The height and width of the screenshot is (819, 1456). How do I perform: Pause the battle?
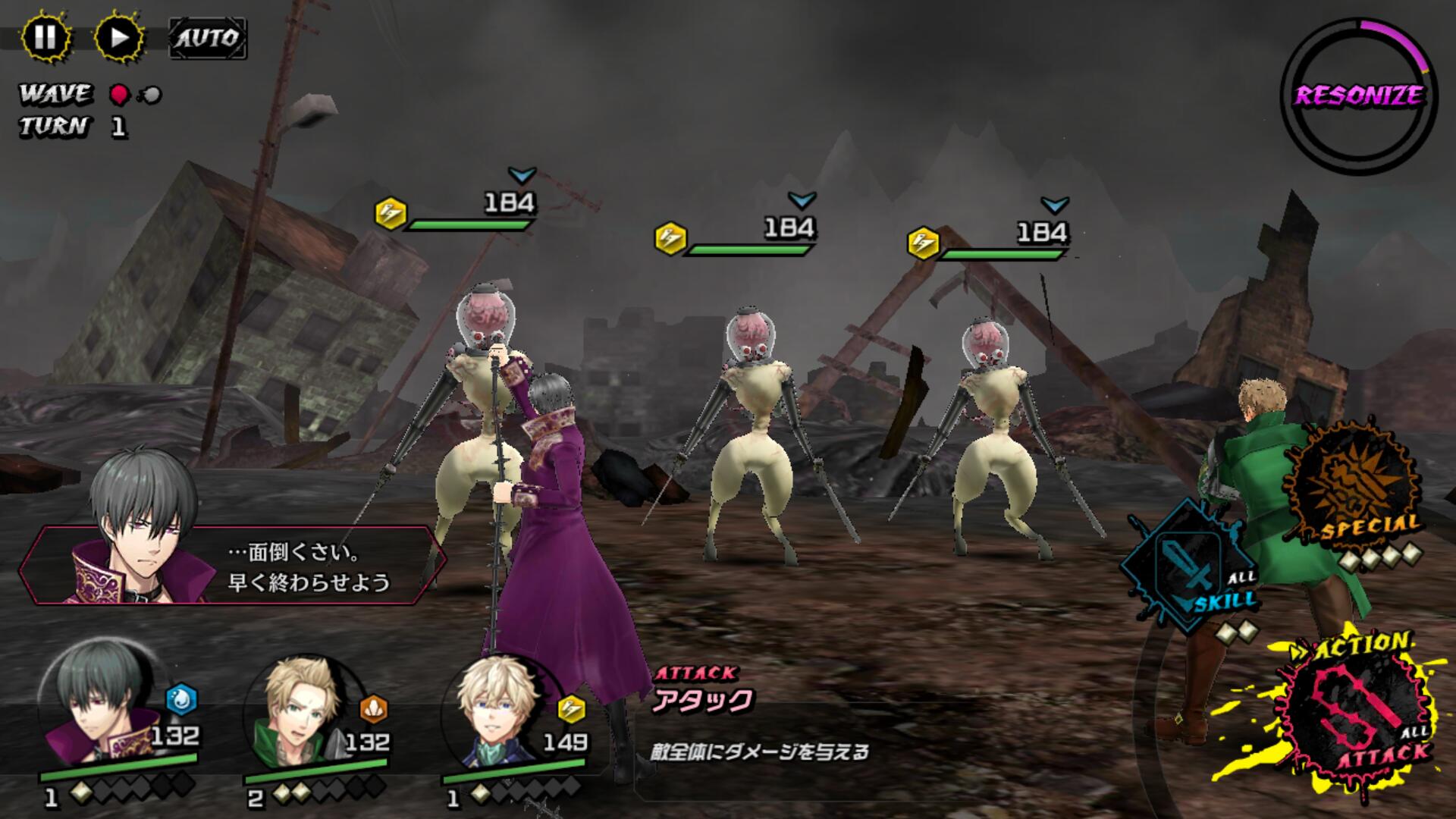click(x=45, y=37)
